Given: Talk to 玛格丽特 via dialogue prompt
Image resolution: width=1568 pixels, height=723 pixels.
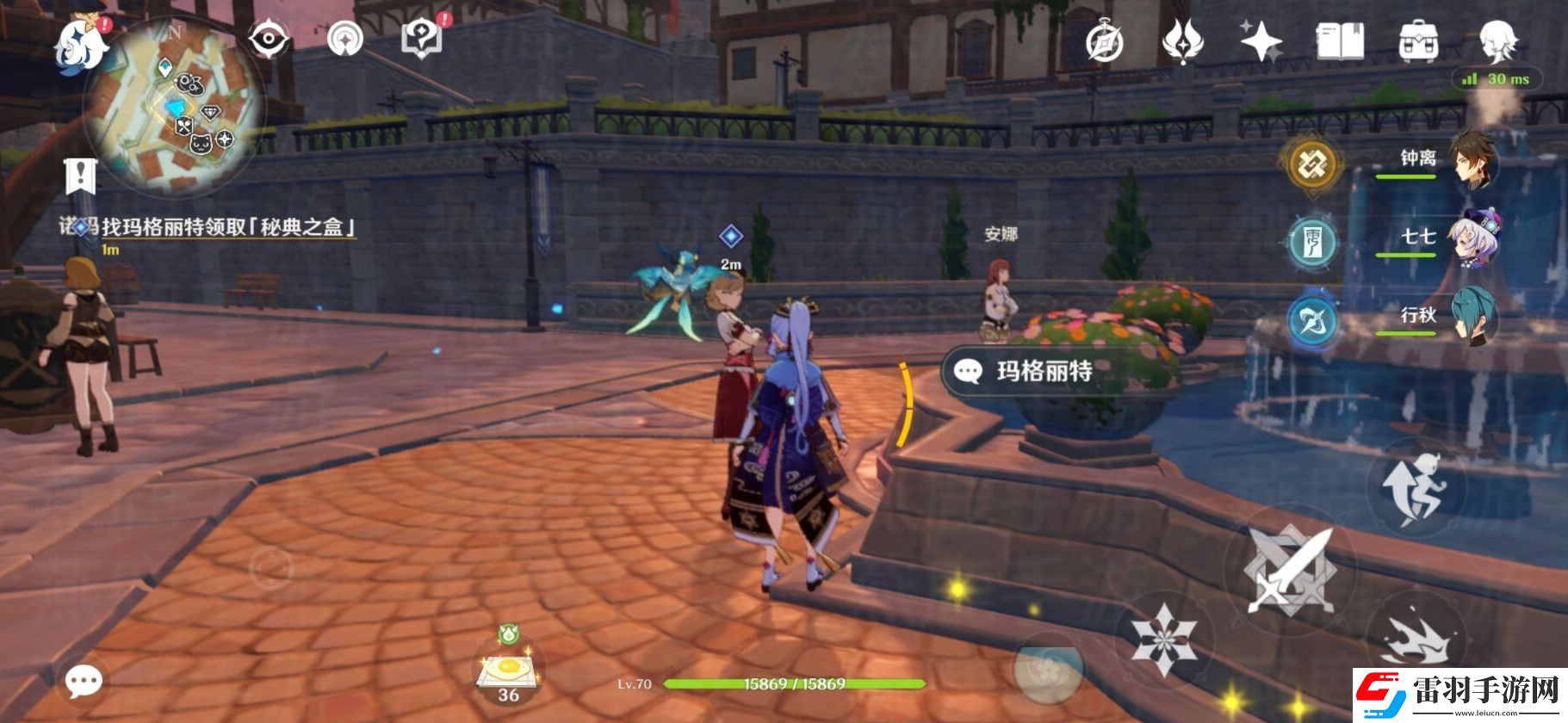Looking at the screenshot, I should (x=1044, y=371).
